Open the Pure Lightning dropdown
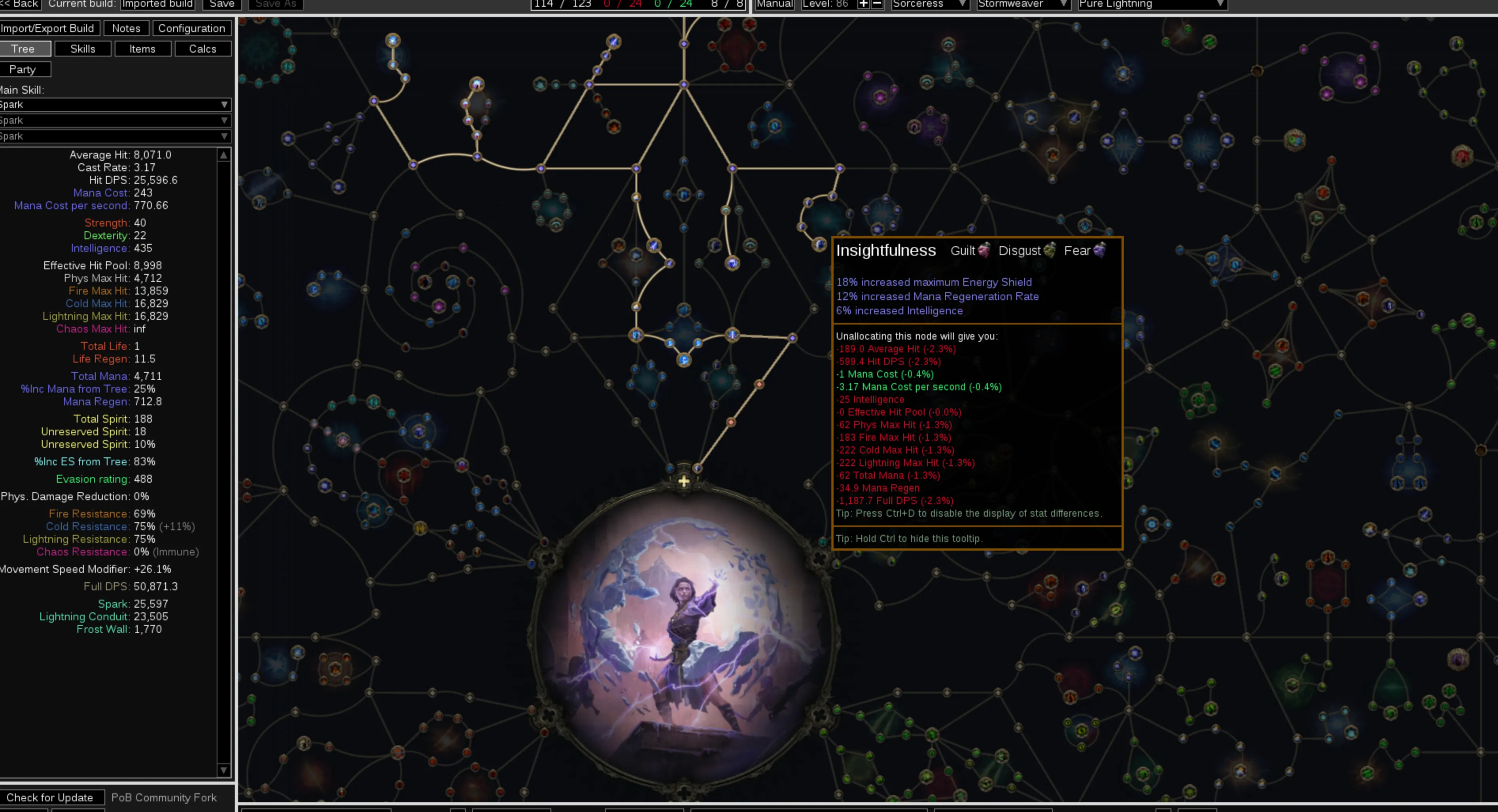This screenshot has width=1498, height=812. tap(1152, 5)
